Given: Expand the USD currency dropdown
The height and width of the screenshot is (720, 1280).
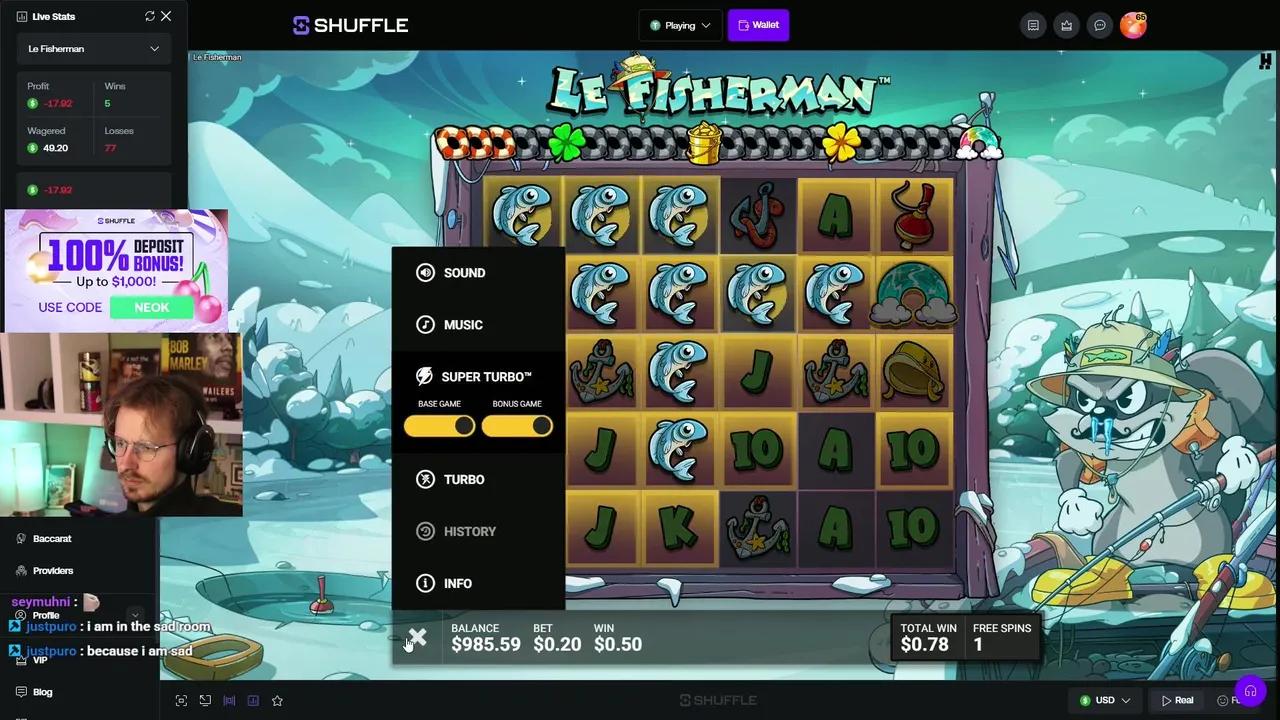Looking at the screenshot, I should click(x=1105, y=700).
